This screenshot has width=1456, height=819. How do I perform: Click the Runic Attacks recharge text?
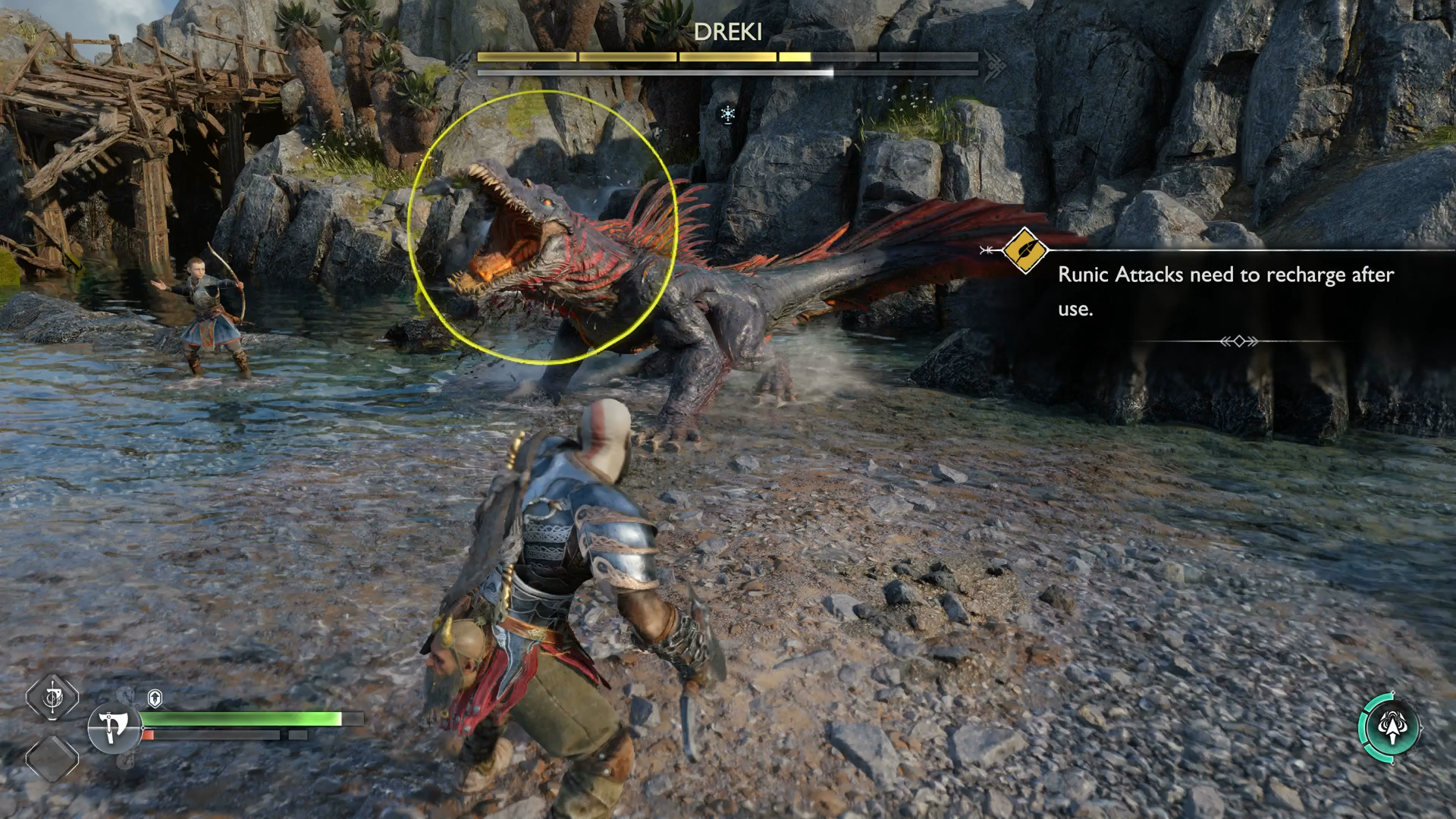tap(1224, 275)
